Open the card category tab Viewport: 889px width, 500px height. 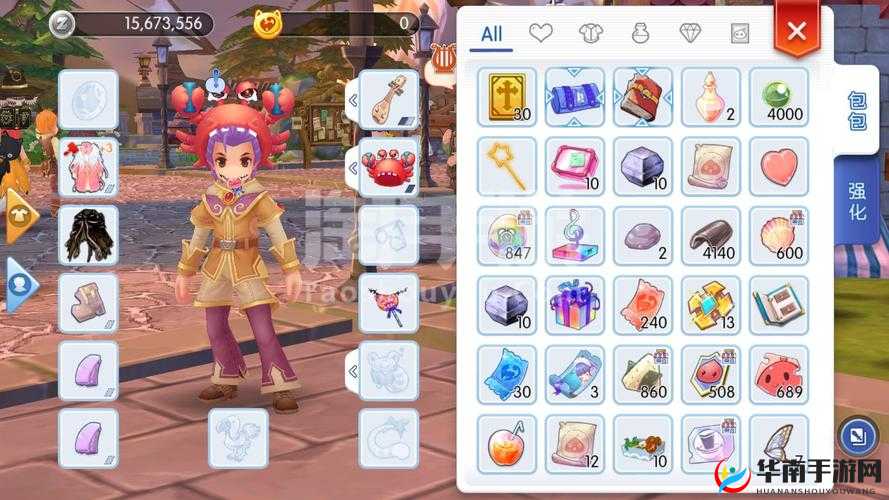tap(739, 34)
